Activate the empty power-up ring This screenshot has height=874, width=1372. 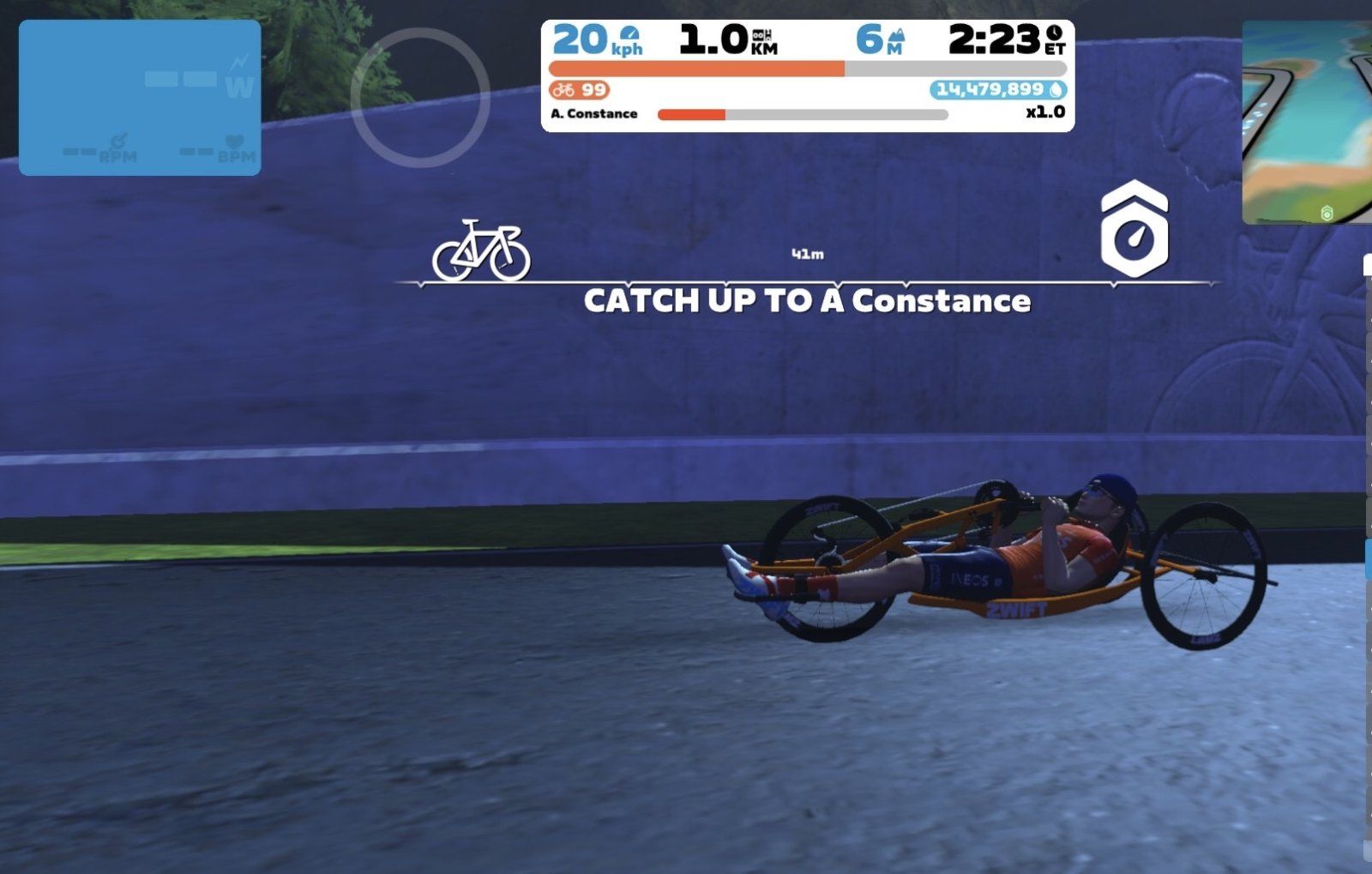tap(420, 98)
